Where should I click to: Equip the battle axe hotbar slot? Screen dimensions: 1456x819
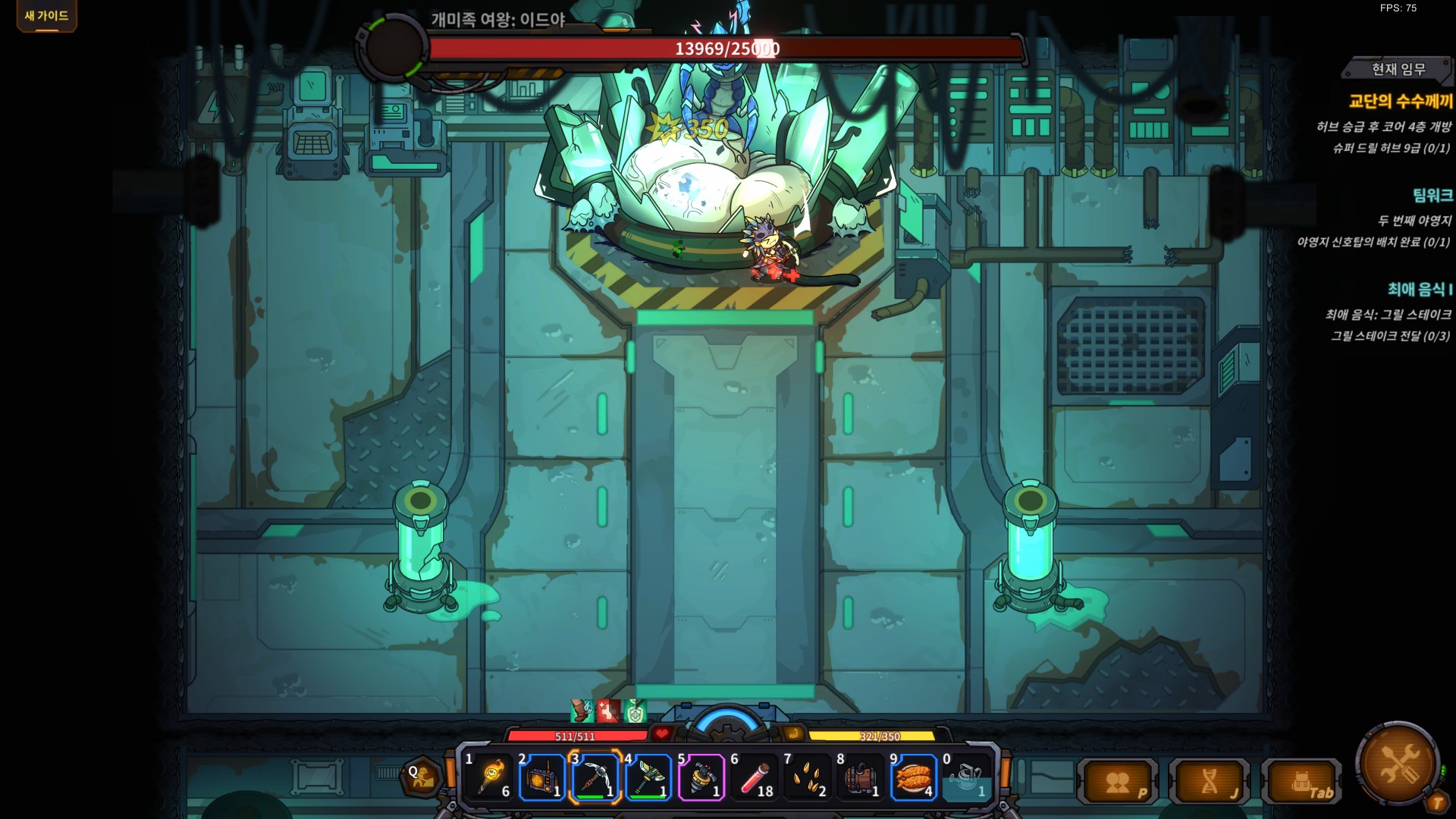pos(648,777)
